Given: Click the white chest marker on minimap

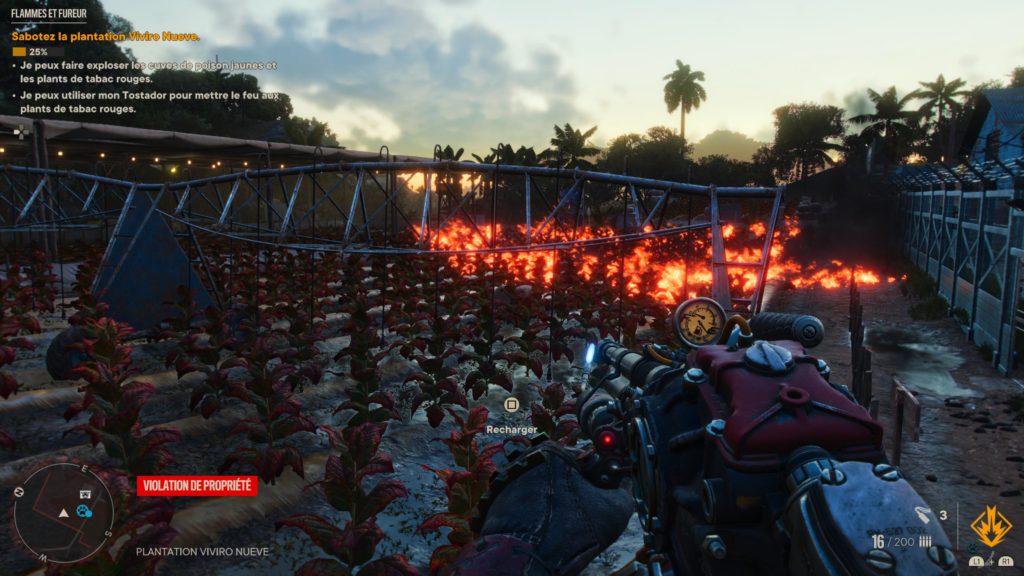Looking at the screenshot, I should pyautogui.click(x=85, y=494).
